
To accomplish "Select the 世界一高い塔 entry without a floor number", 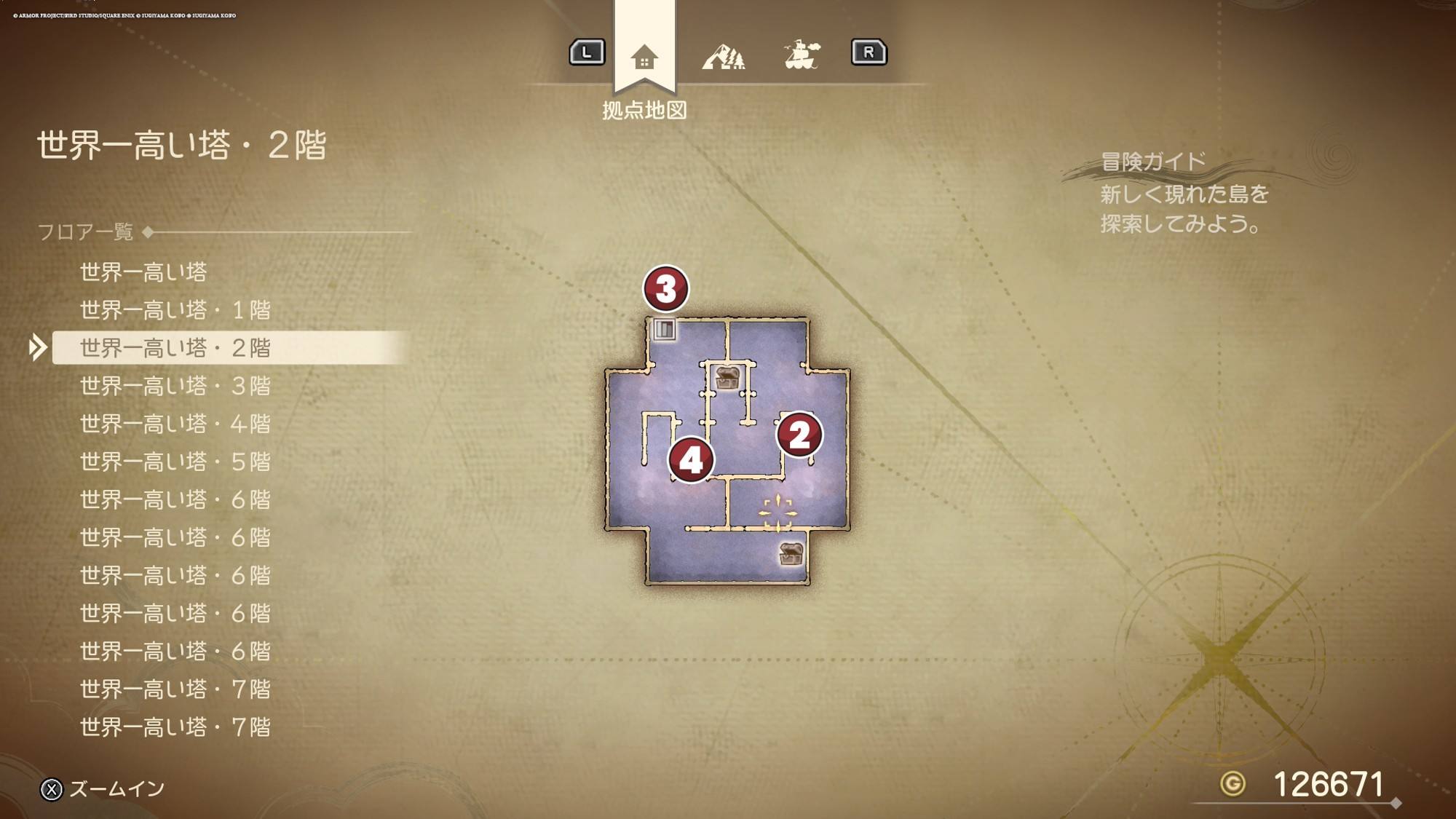I will click(x=143, y=272).
